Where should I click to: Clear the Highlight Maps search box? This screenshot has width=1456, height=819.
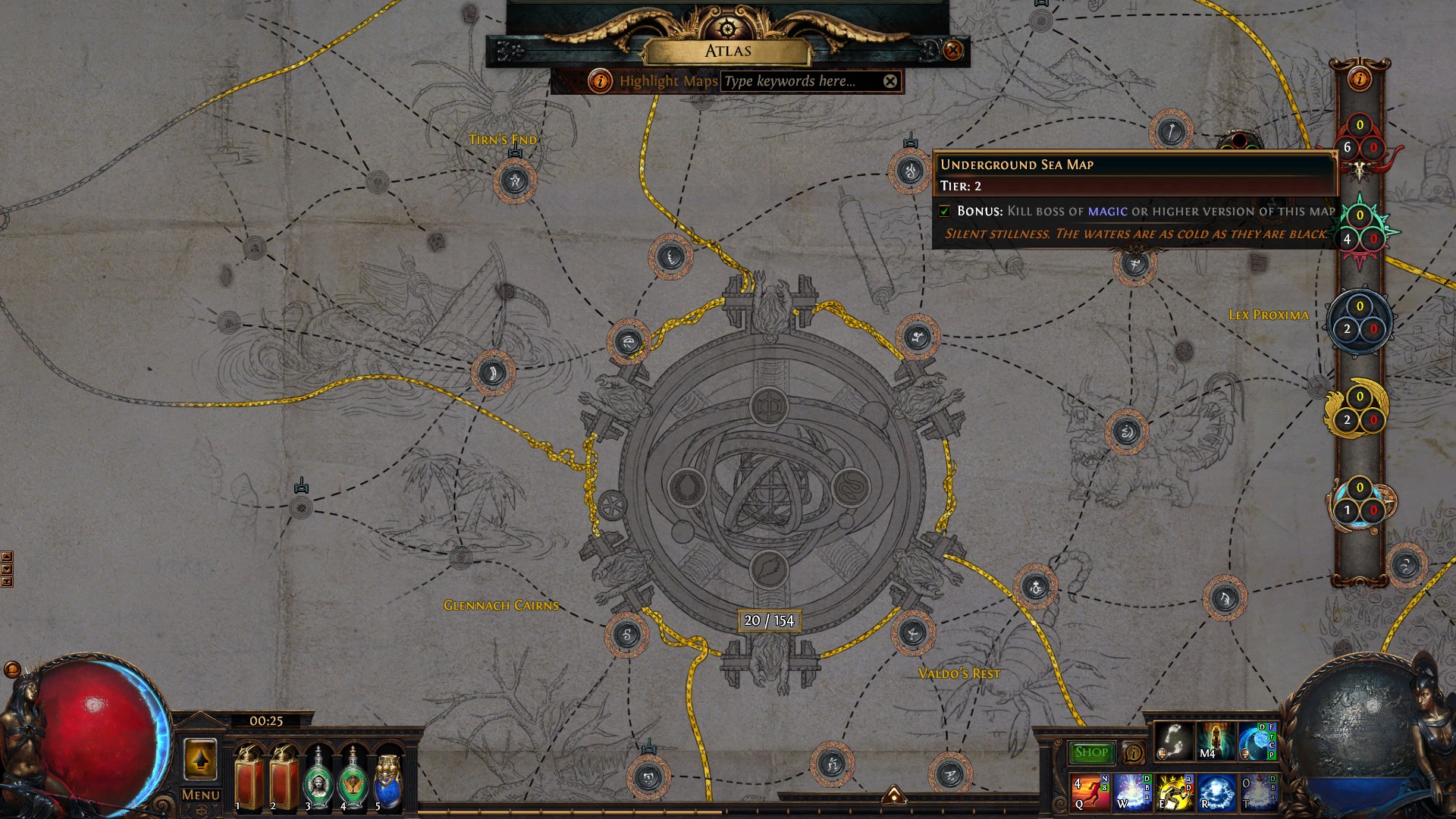coord(890,81)
